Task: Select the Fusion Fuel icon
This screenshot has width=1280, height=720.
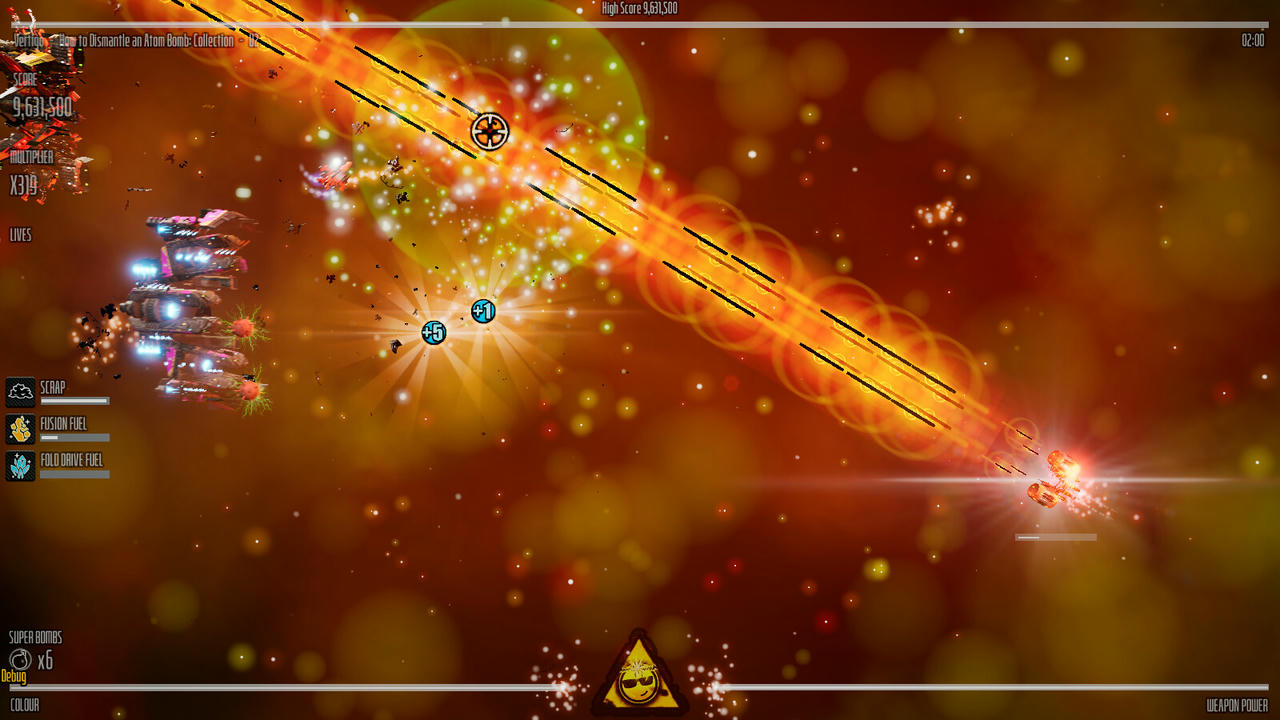Action: click(21, 429)
